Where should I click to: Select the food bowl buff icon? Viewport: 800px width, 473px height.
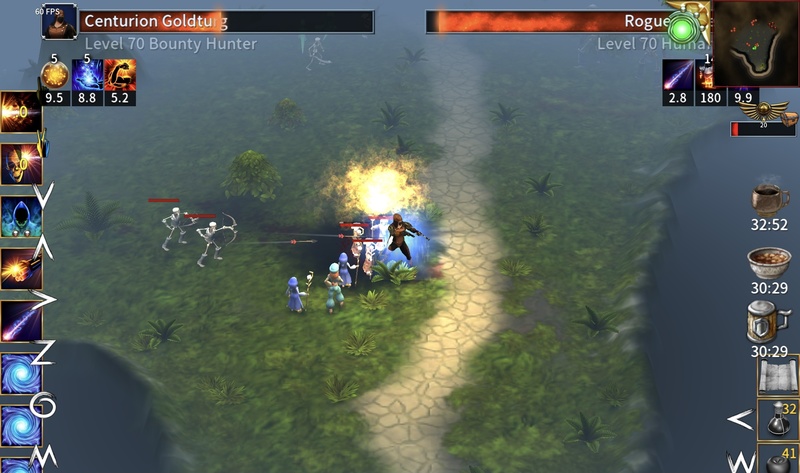[x=769, y=262]
